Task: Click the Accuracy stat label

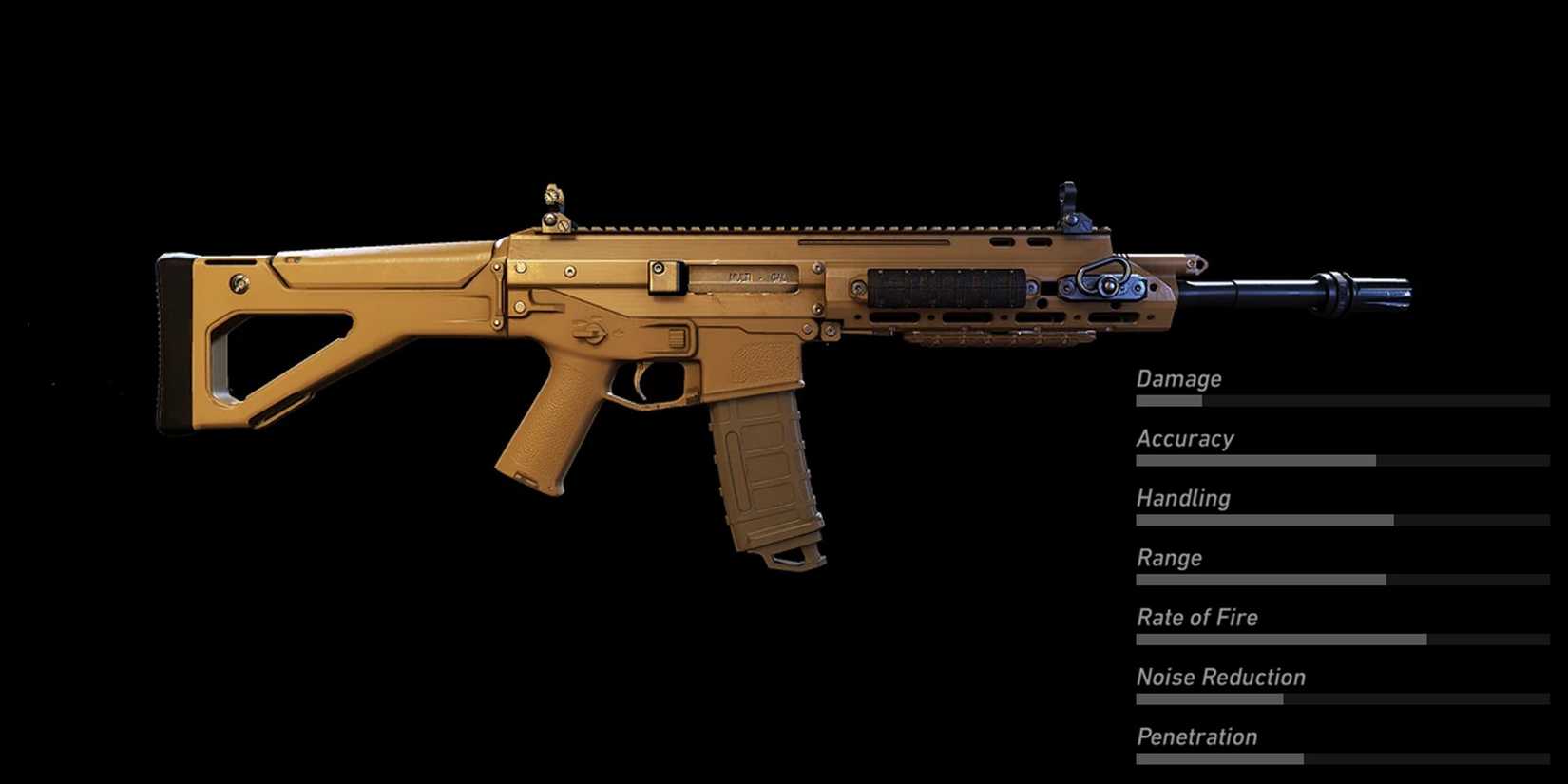Action: pos(1185,438)
